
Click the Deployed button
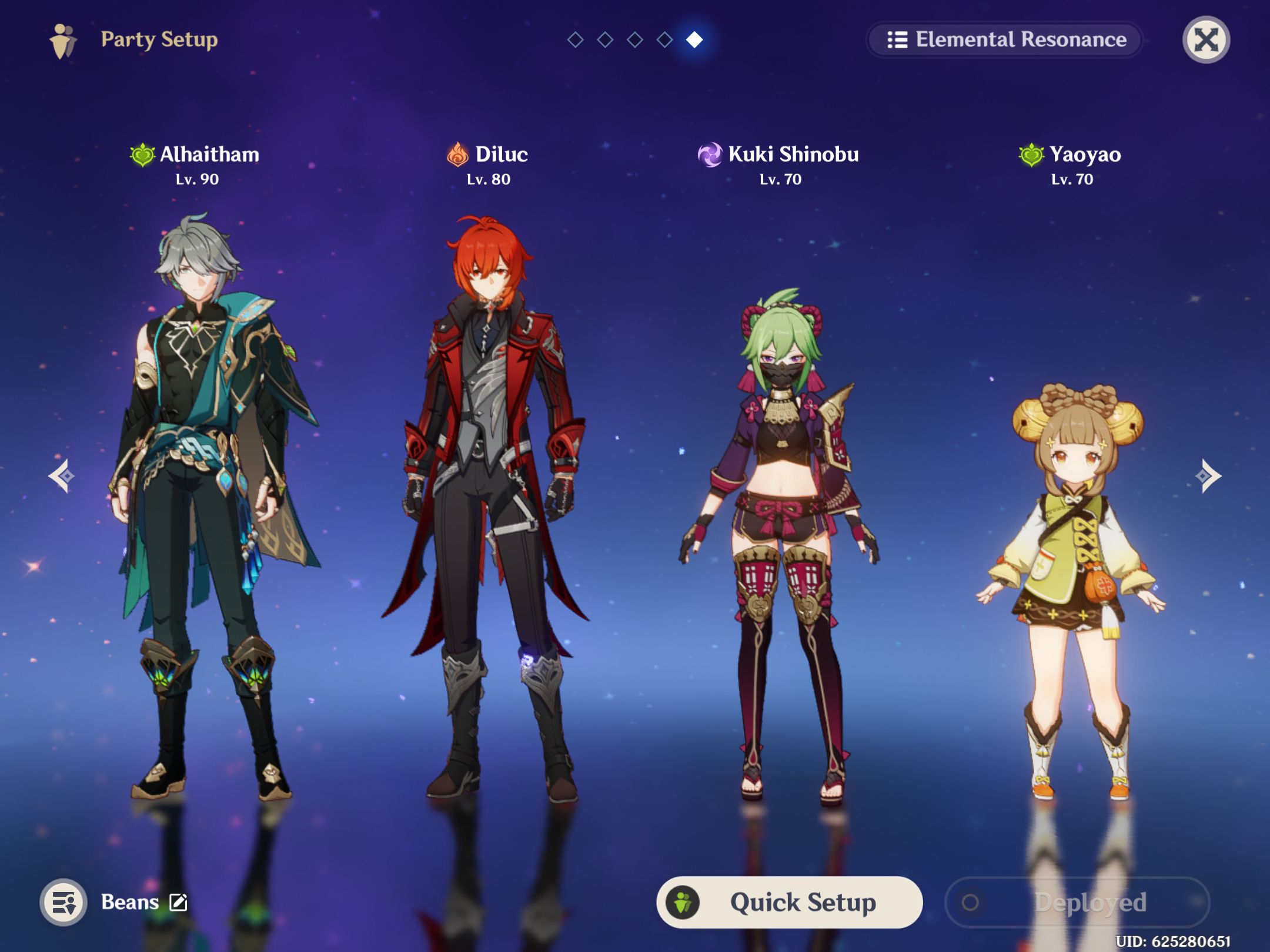click(1078, 902)
